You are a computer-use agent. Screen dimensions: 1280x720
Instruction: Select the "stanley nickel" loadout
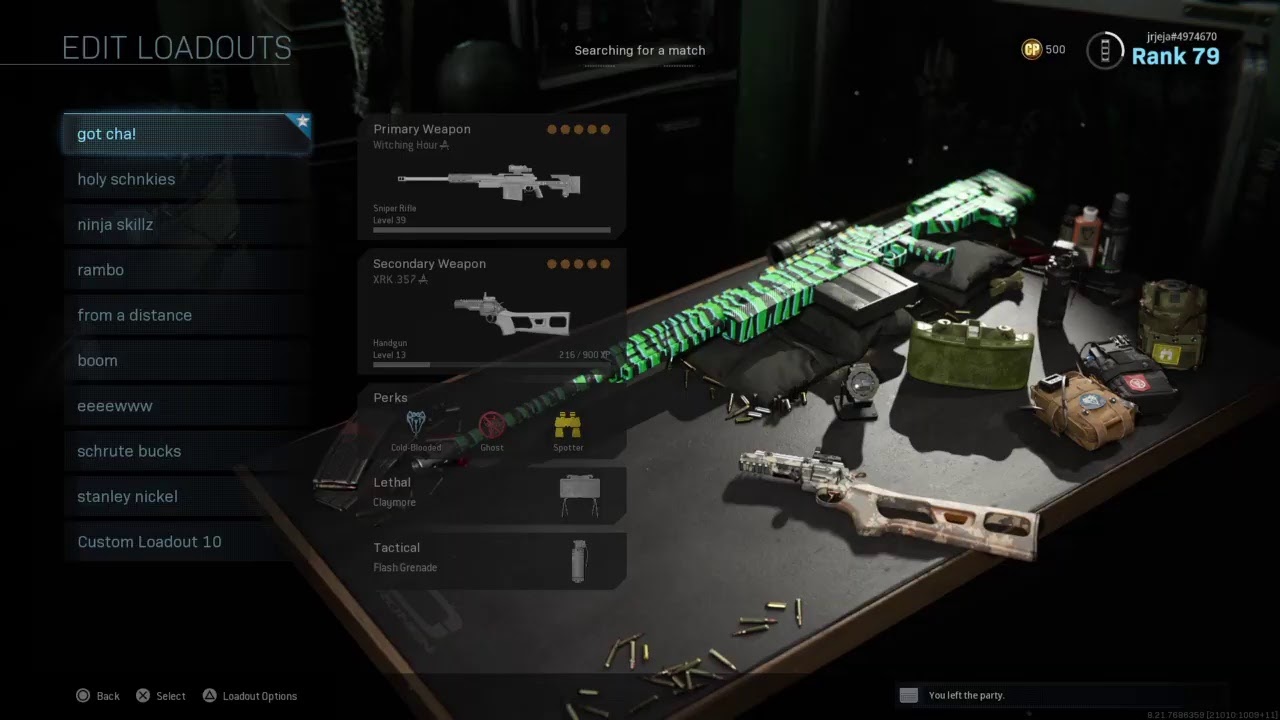pyautogui.click(x=187, y=497)
